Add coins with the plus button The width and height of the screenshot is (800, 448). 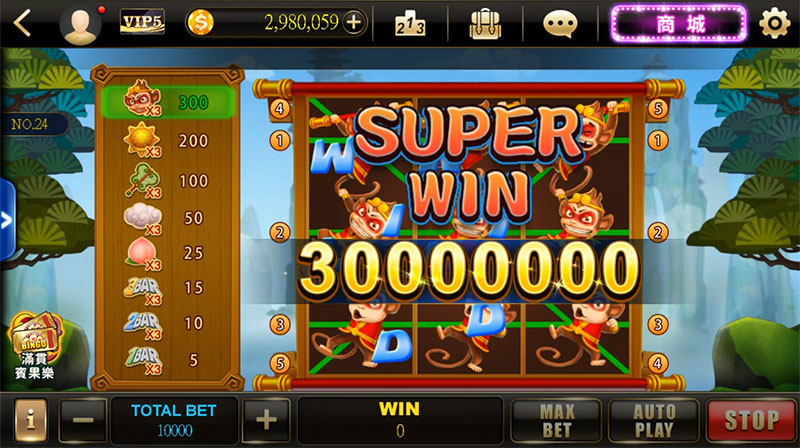click(x=353, y=23)
